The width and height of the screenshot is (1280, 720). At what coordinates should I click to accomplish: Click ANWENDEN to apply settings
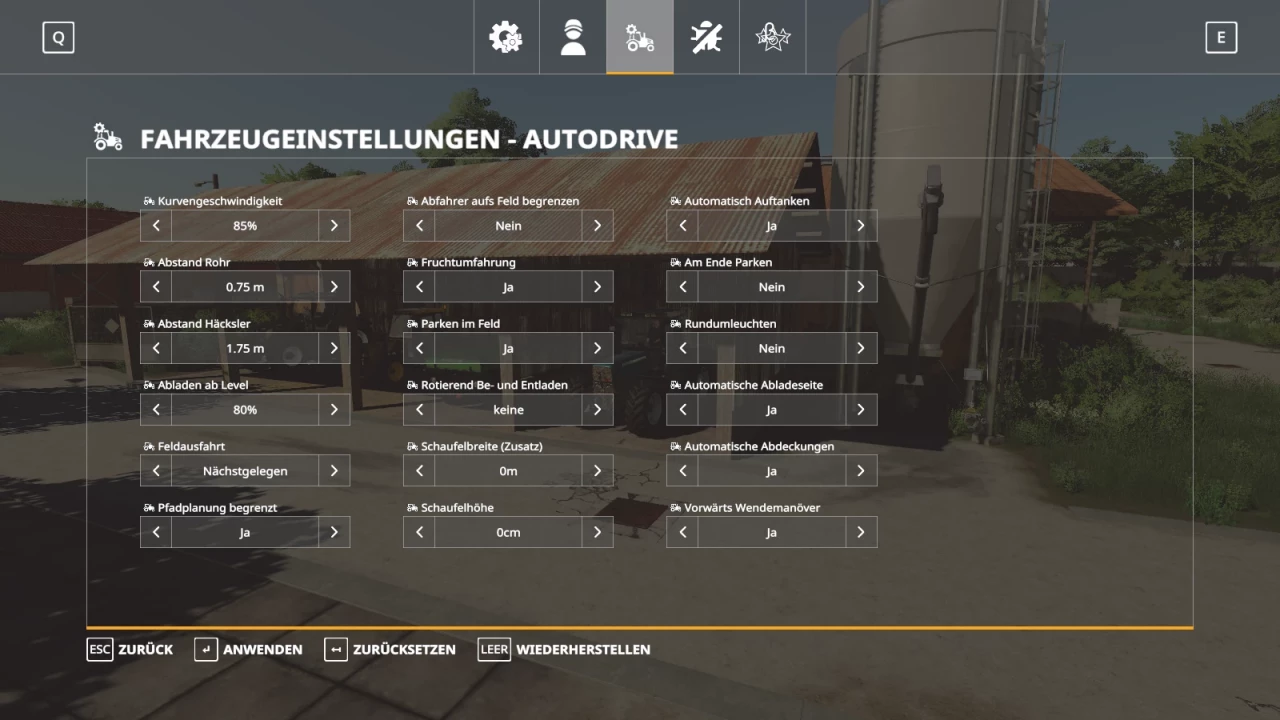(x=248, y=649)
